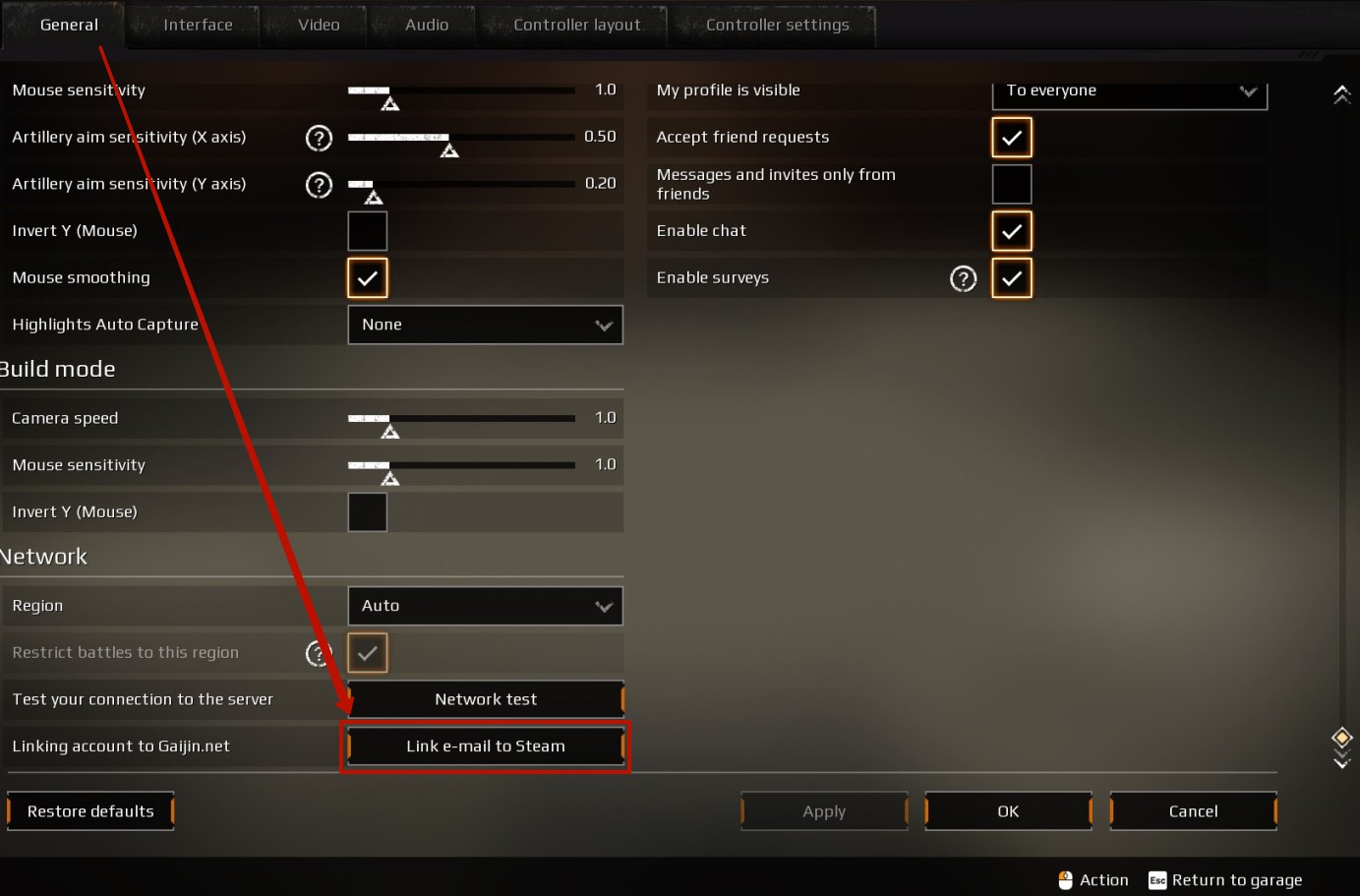Click the mouse Action icon in bottom bar
This screenshot has width=1360, height=896.
click(1065, 879)
